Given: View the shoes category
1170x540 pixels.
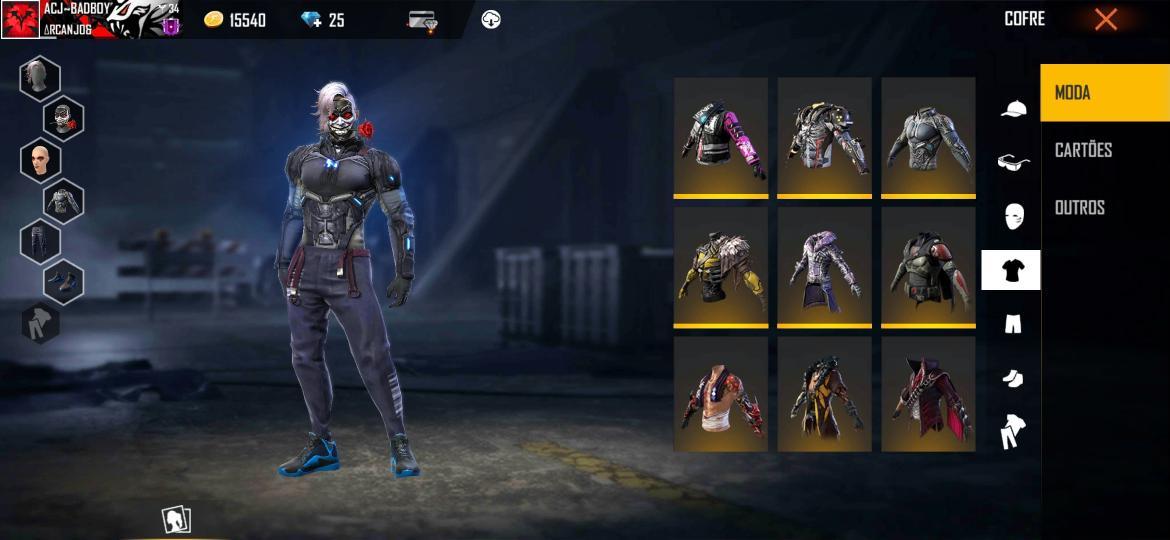Looking at the screenshot, I should [1012, 377].
